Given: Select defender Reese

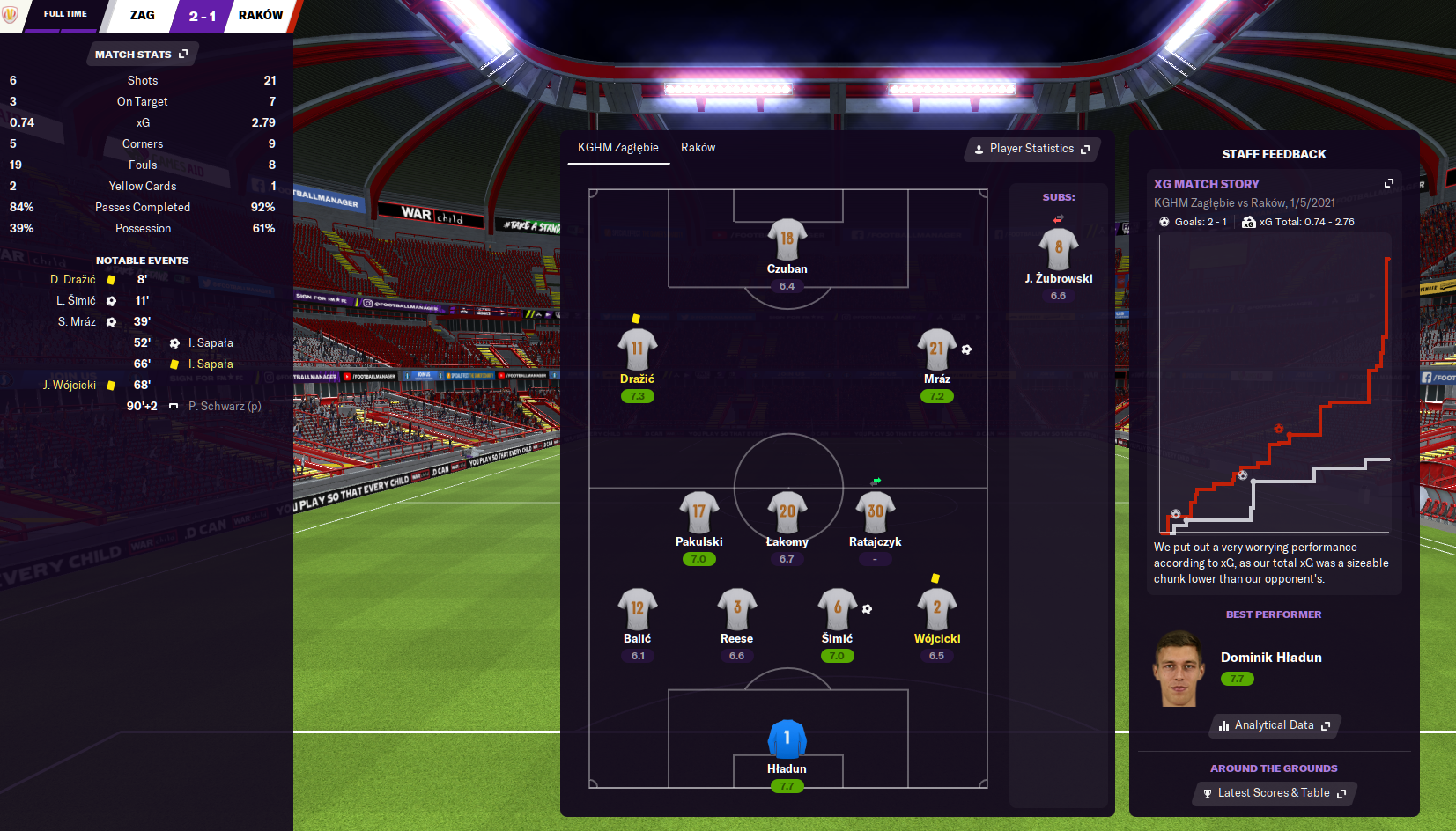Looking at the screenshot, I should 736,609.
